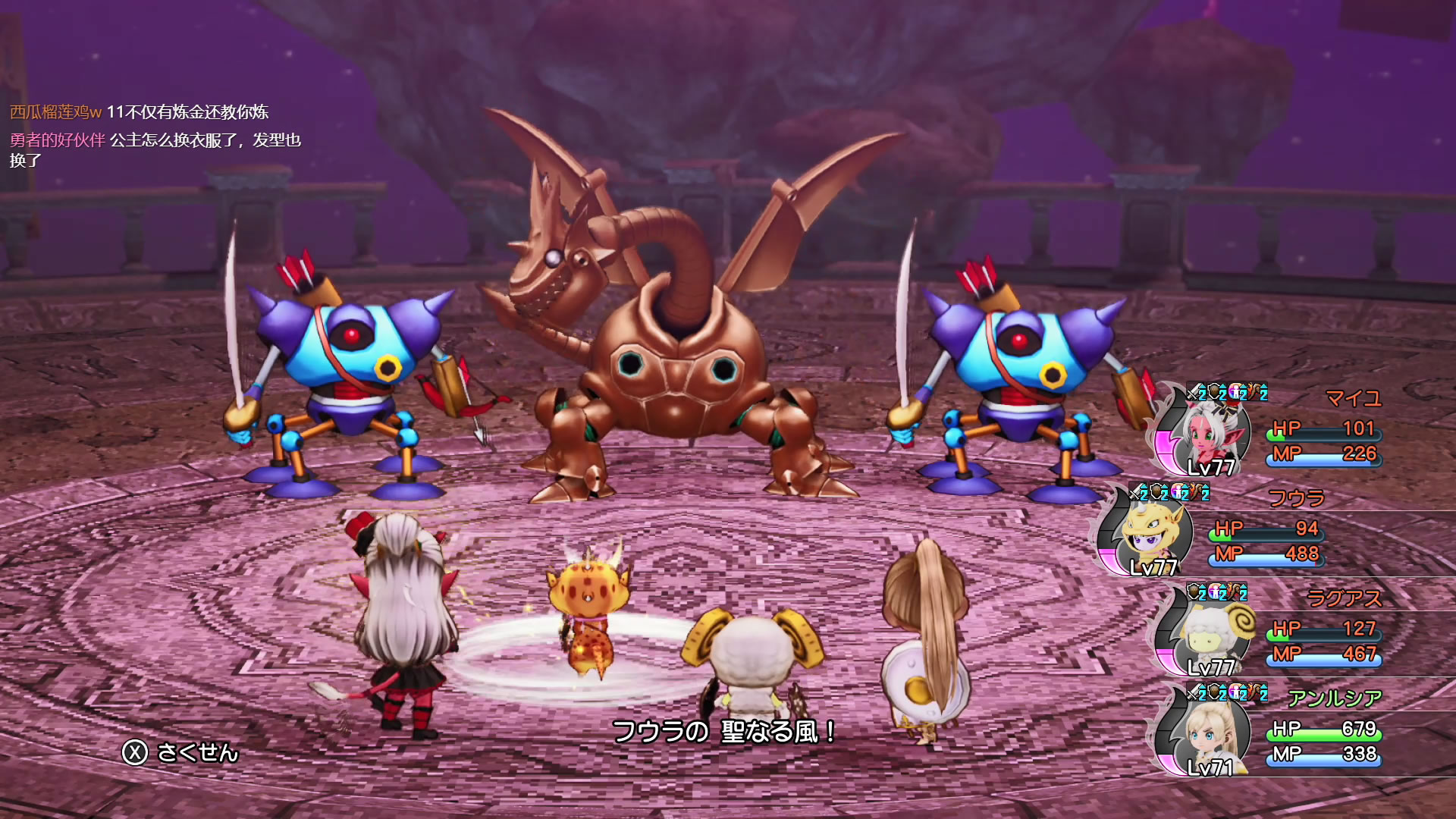Image resolution: width=1456 pixels, height=819 pixels.
Task: Click the ラグアス party name label
Action: click(x=1345, y=598)
